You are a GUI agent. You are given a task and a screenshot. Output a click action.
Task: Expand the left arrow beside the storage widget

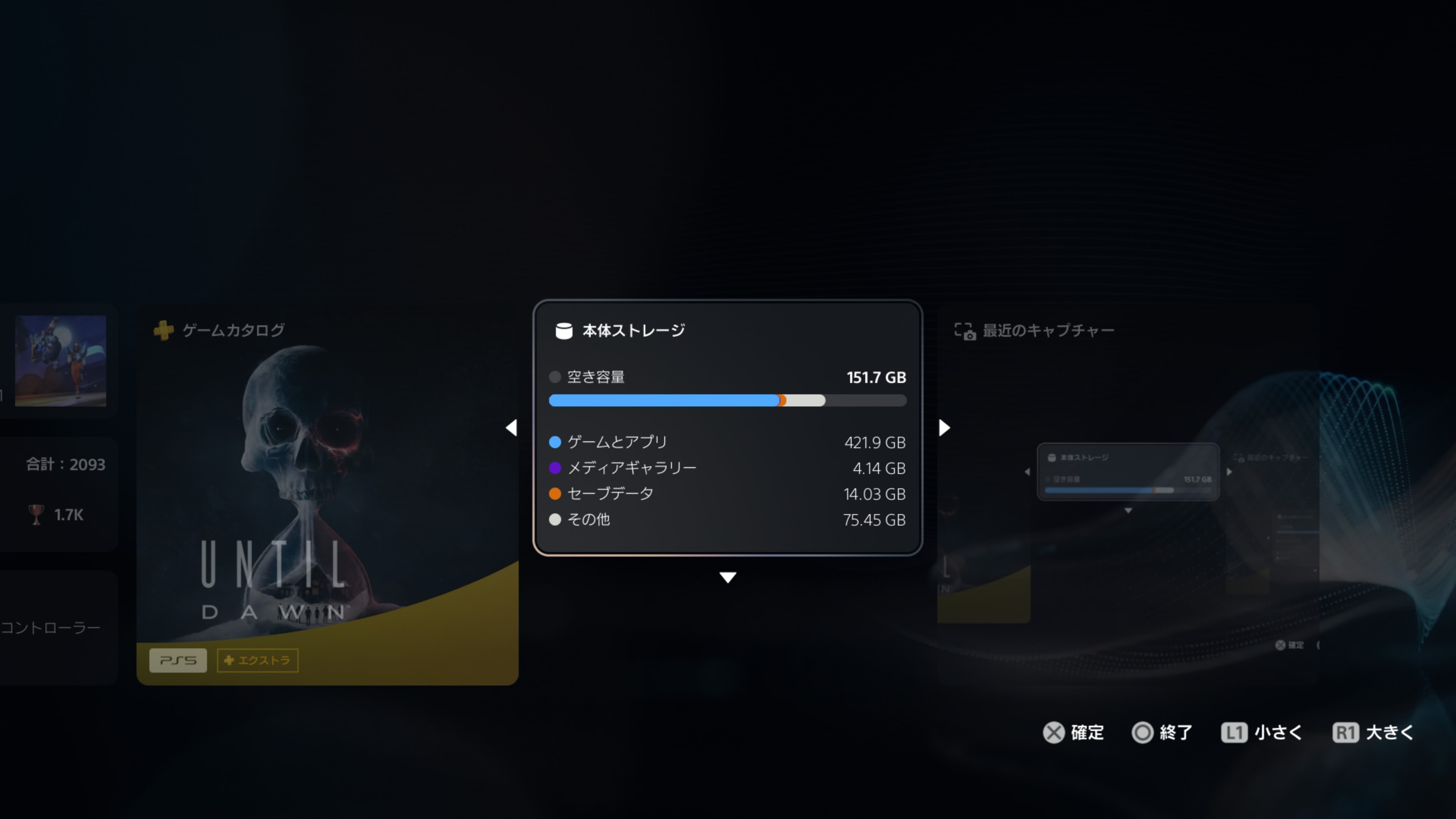click(x=512, y=428)
